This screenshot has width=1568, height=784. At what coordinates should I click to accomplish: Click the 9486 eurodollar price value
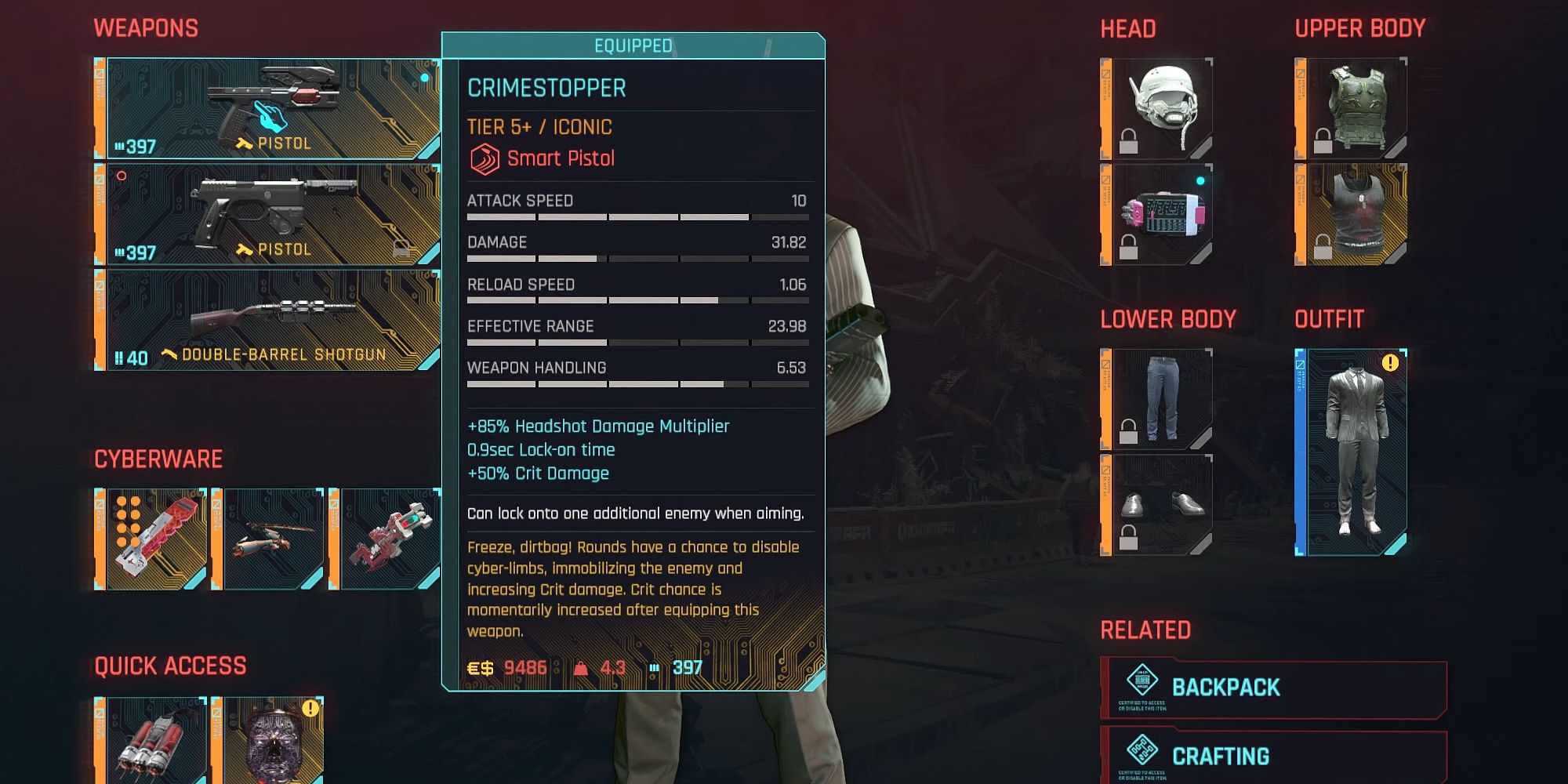(524, 668)
